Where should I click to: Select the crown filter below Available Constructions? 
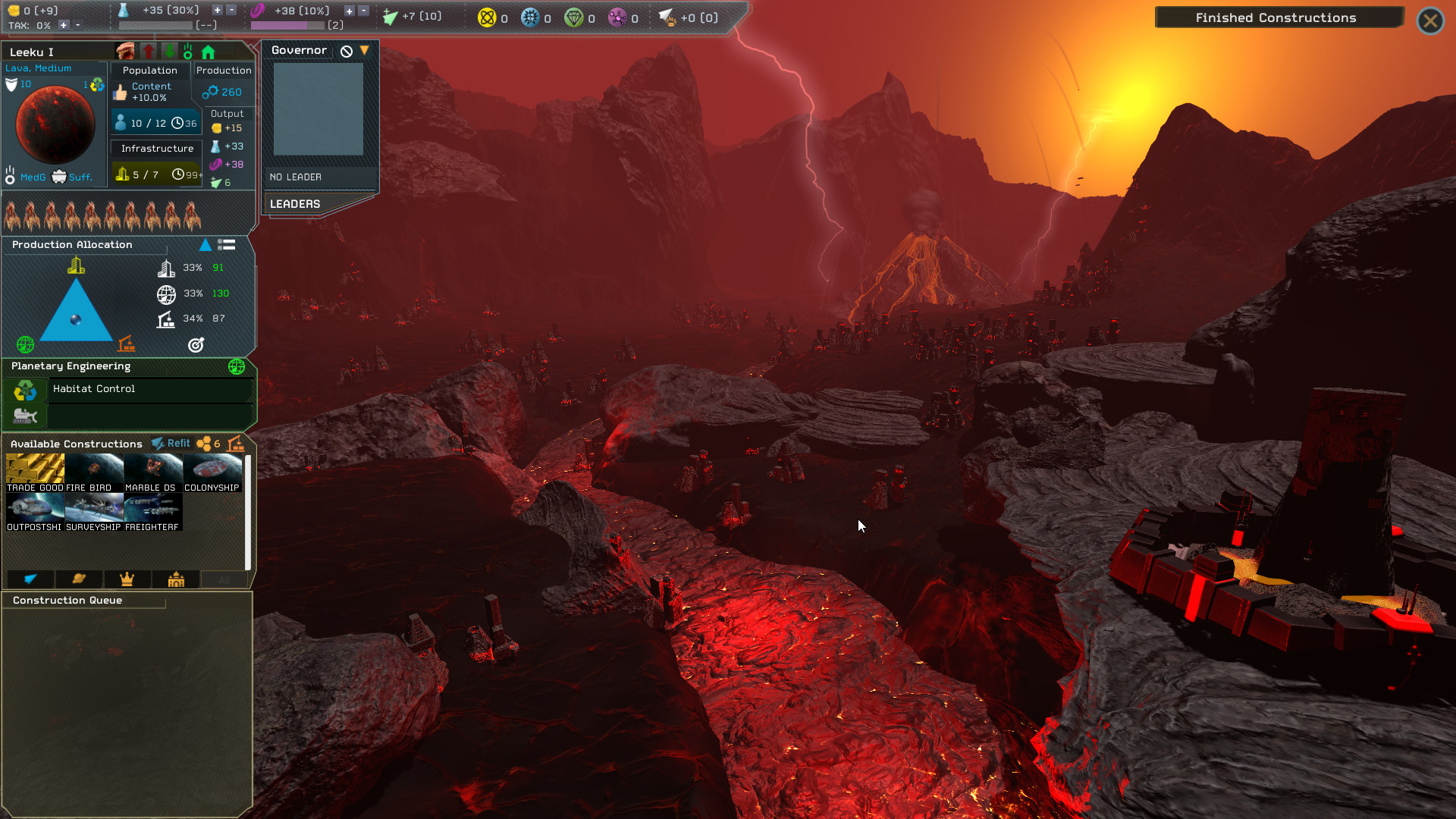(127, 579)
